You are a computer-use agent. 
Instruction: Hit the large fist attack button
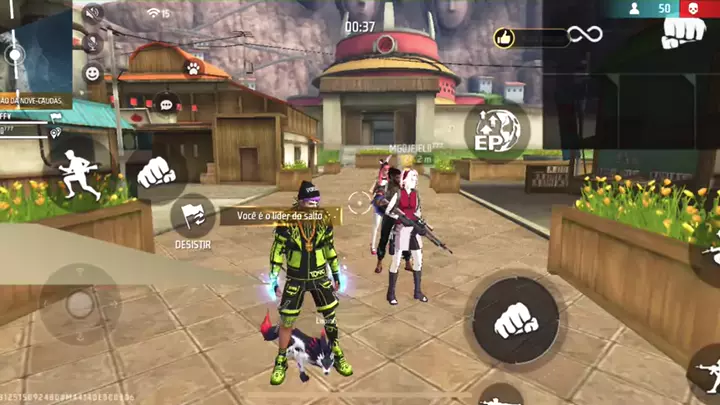(514, 320)
